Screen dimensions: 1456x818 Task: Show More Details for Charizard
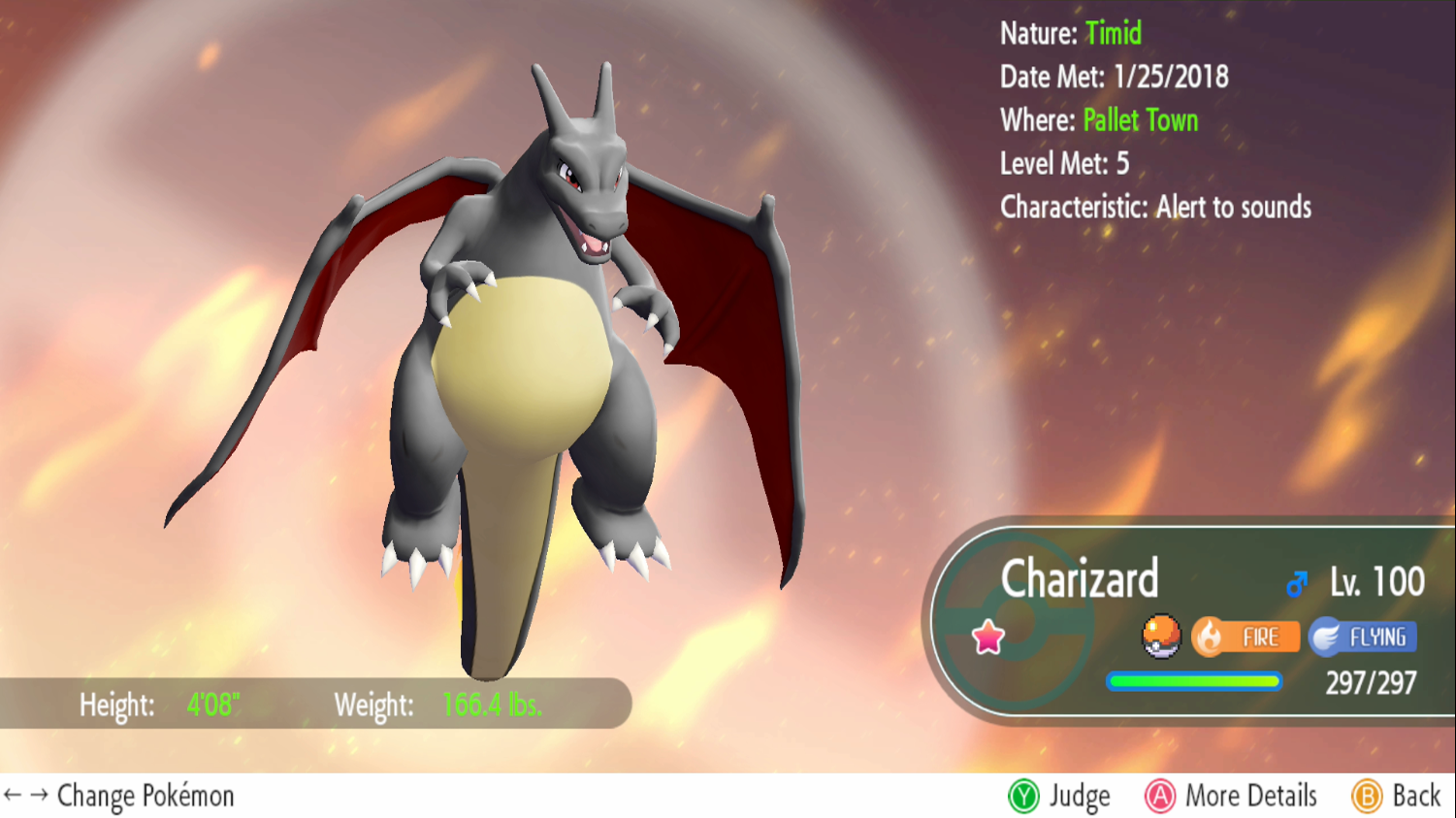pos(1231,797)
